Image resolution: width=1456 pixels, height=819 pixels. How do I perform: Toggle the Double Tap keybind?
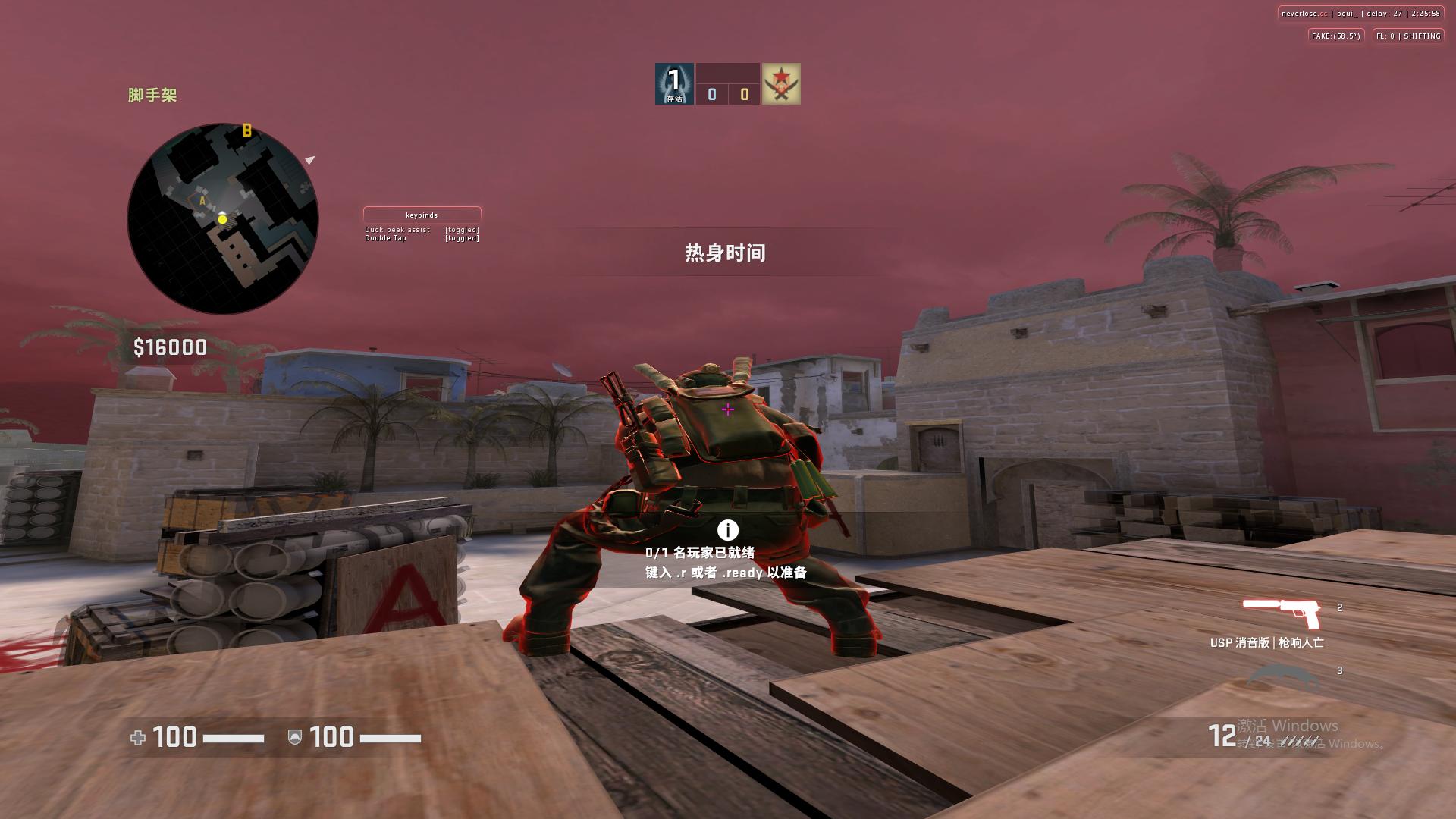tap(386, 237)
